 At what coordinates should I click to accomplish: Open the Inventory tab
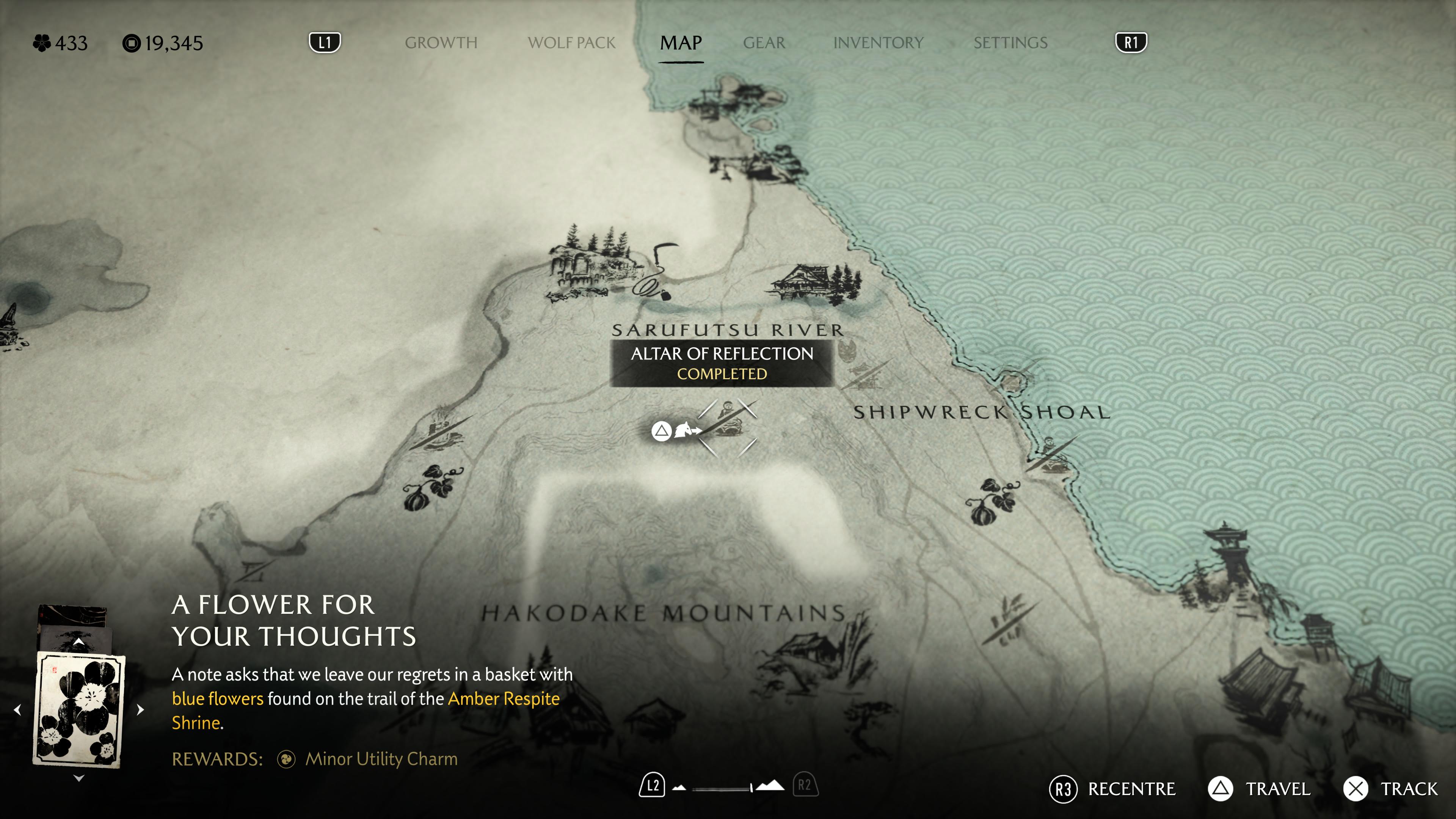(x=879, y=43)
